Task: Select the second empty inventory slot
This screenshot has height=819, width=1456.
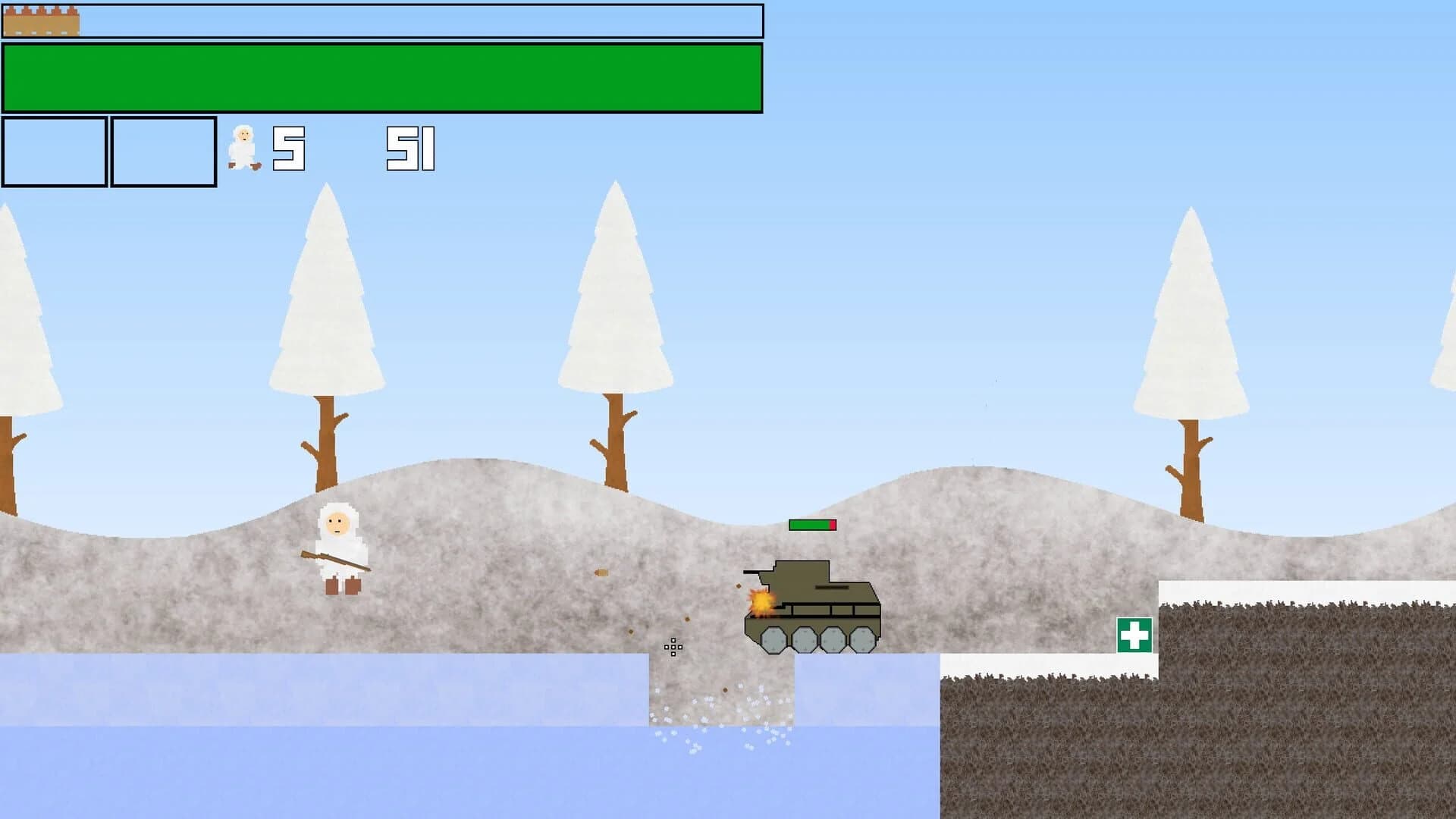Action: coord(162,149)
